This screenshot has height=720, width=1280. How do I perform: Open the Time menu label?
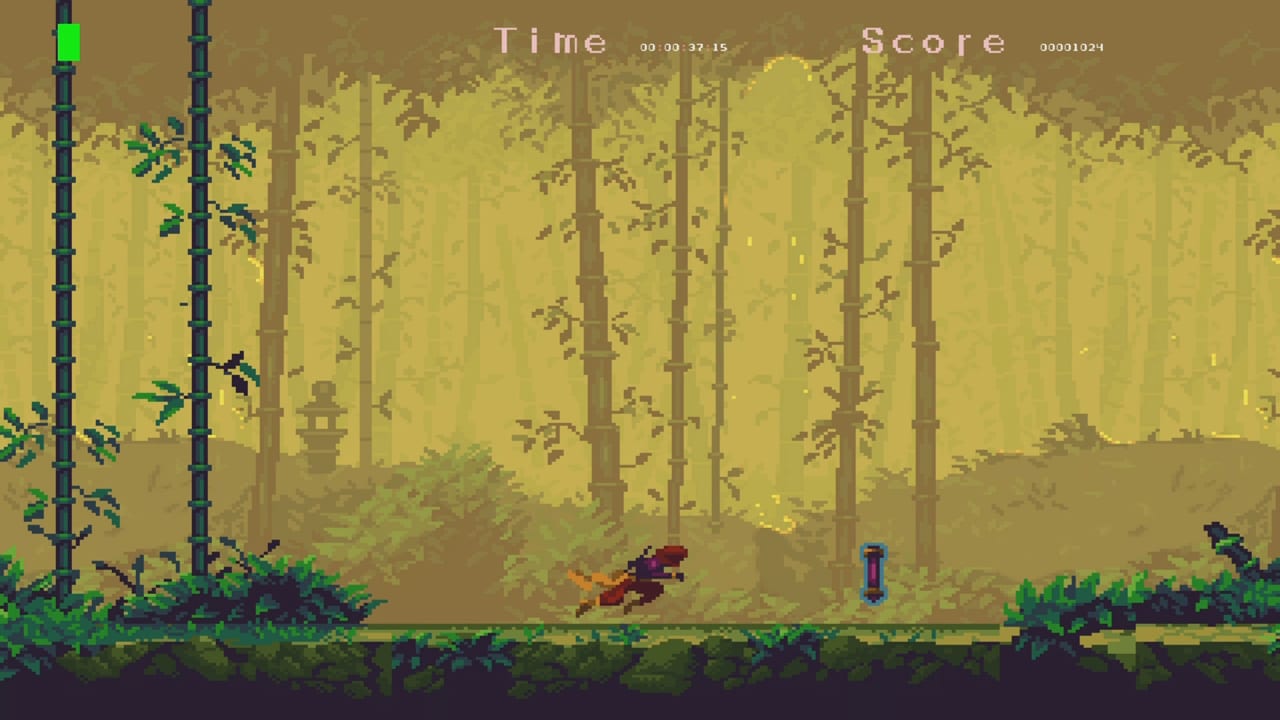[551, 42]
